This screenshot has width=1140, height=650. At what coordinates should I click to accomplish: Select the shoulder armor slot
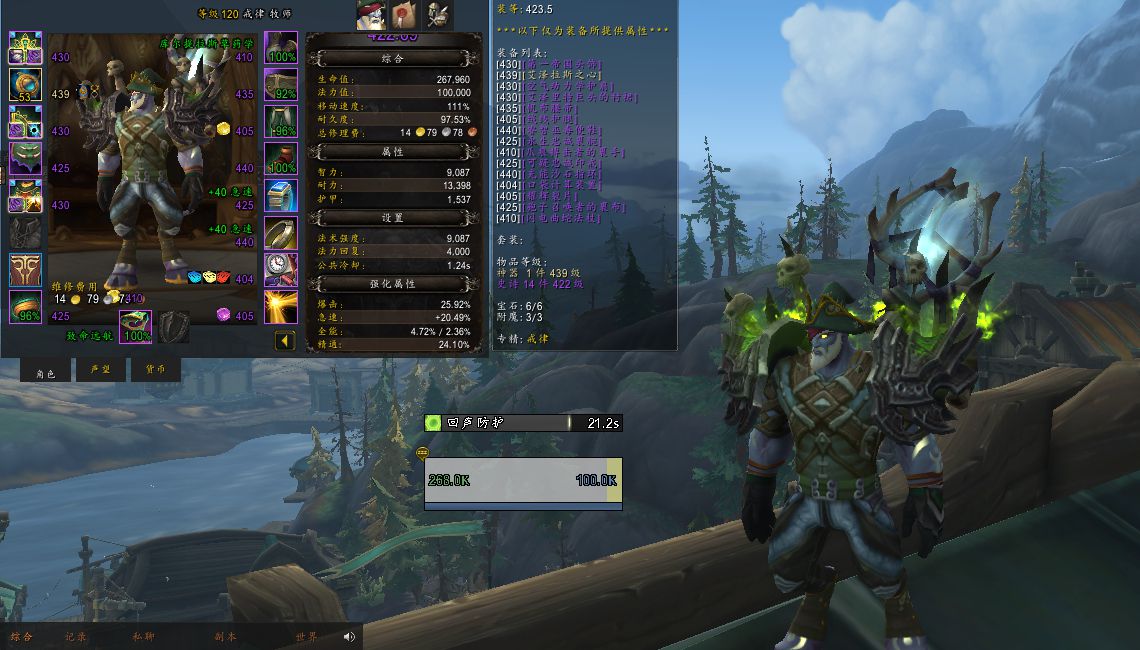[x=25, y=122]
